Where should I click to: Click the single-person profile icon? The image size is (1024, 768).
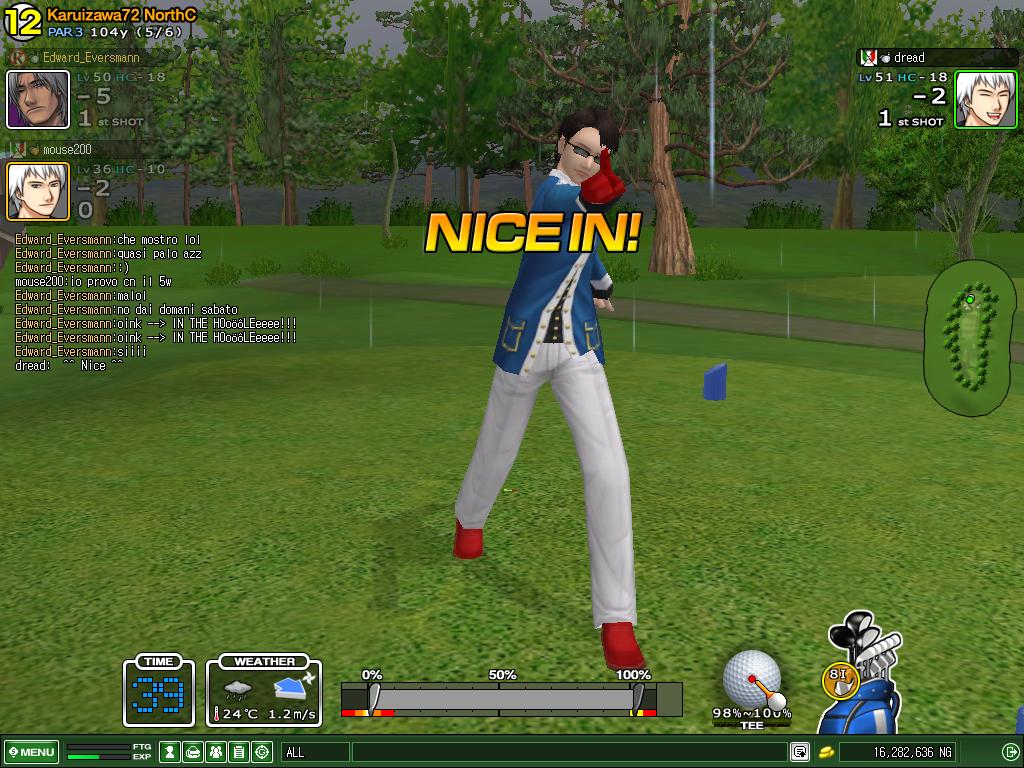170,752
